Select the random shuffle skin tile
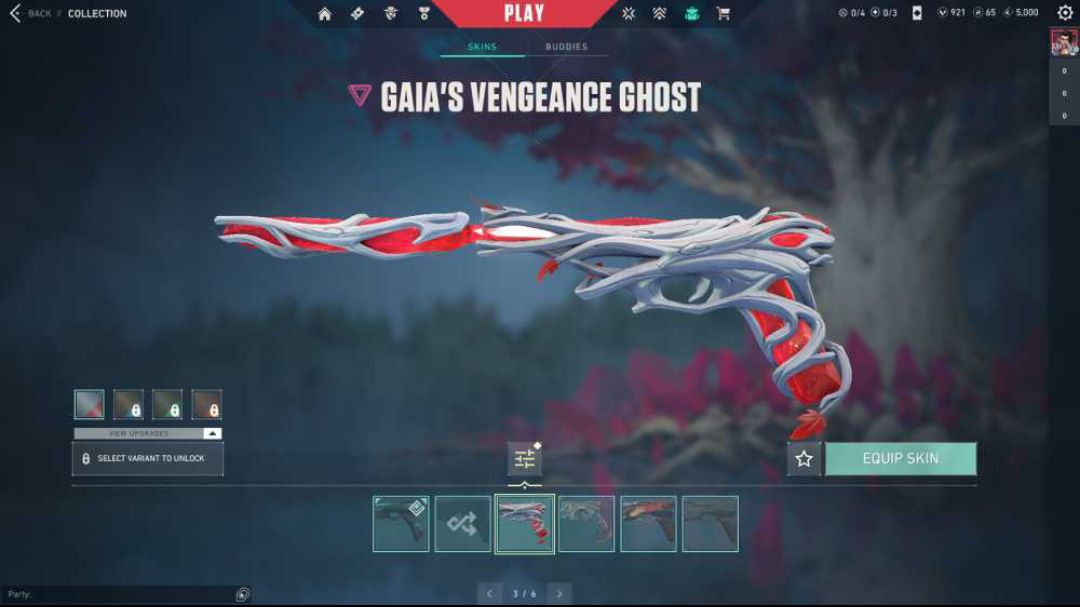The height and width of the screenshot is (607, 1080). [x=463, y=524]
